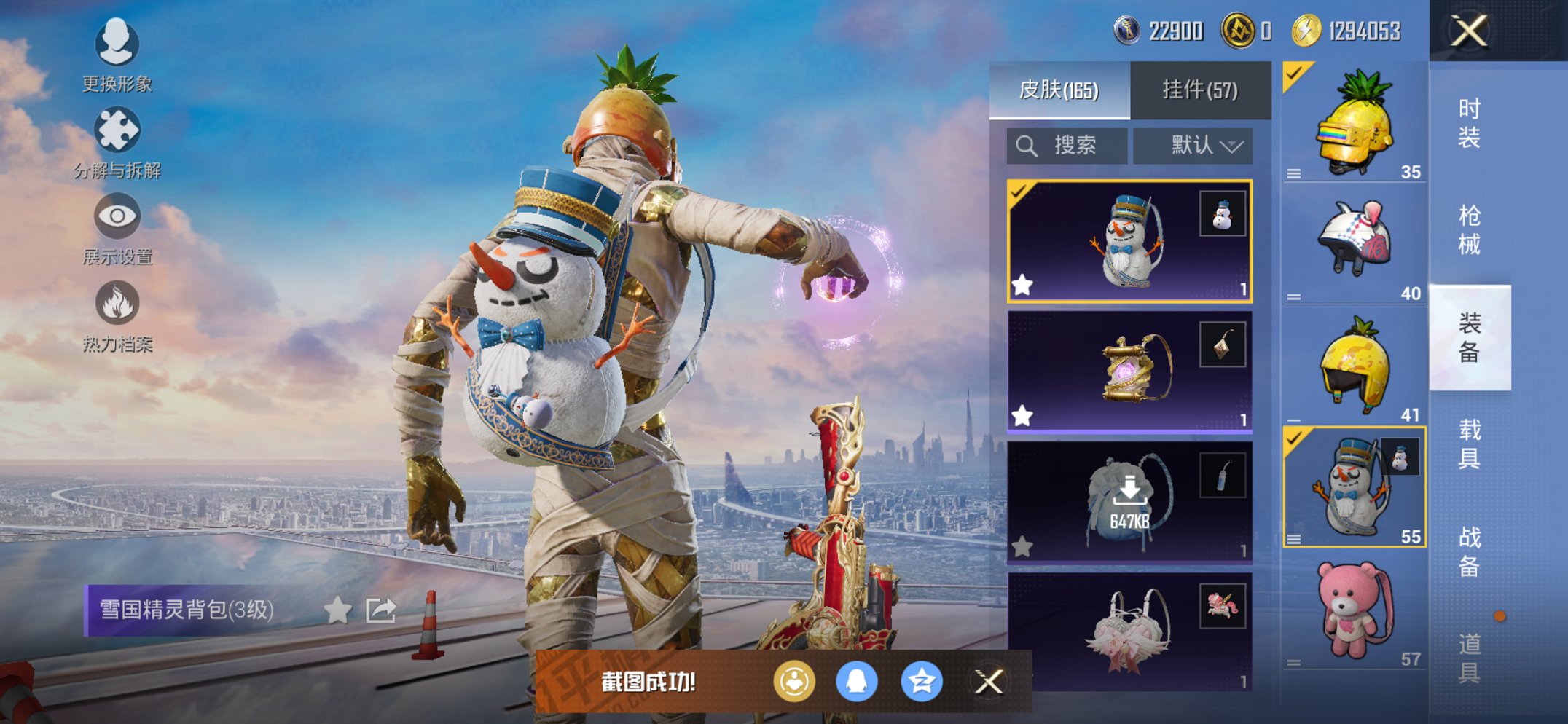Open the 挂件 pendants tab
This screenshot has height=724, width=1568.
click(x=1200, y=90)
